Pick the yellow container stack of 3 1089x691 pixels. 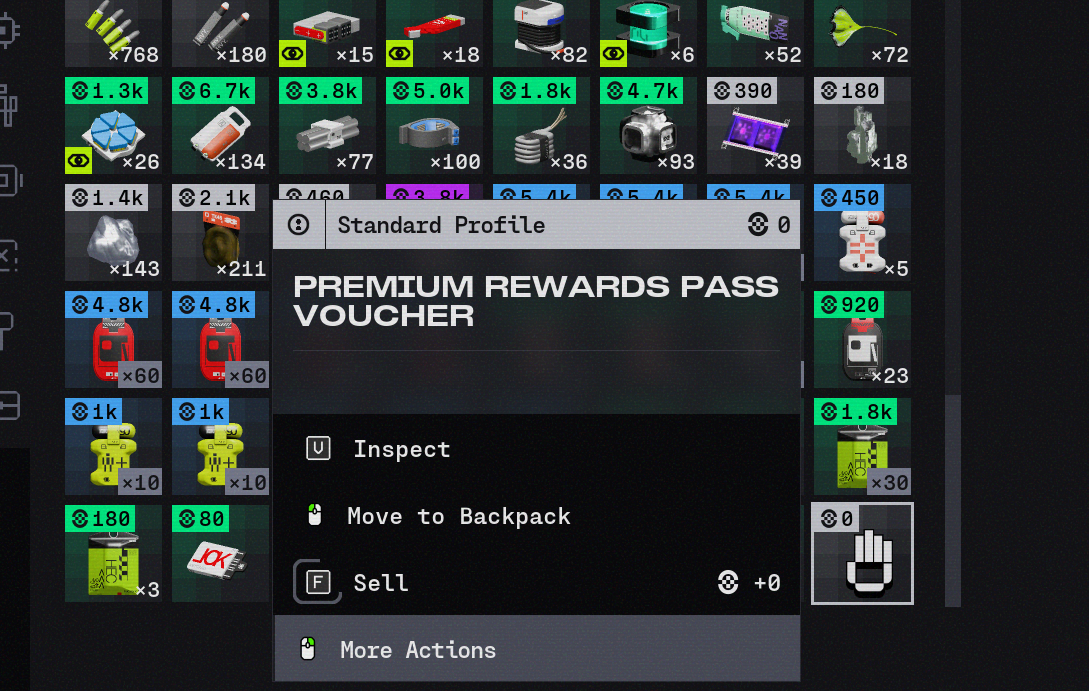pyautogui.click(x=113, y=553)
